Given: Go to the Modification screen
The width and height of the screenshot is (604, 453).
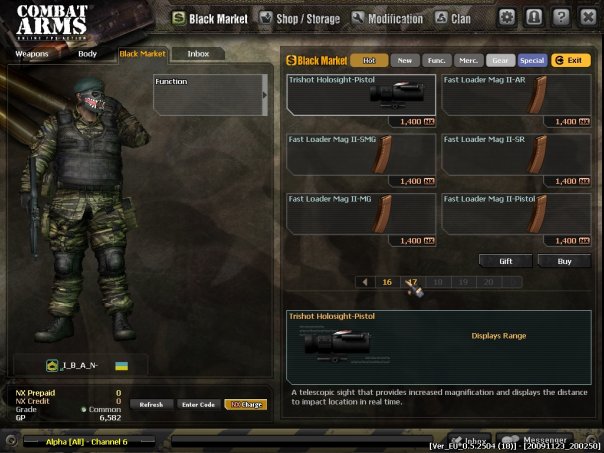Looking at the screenshot, I should tap(386, 18).
